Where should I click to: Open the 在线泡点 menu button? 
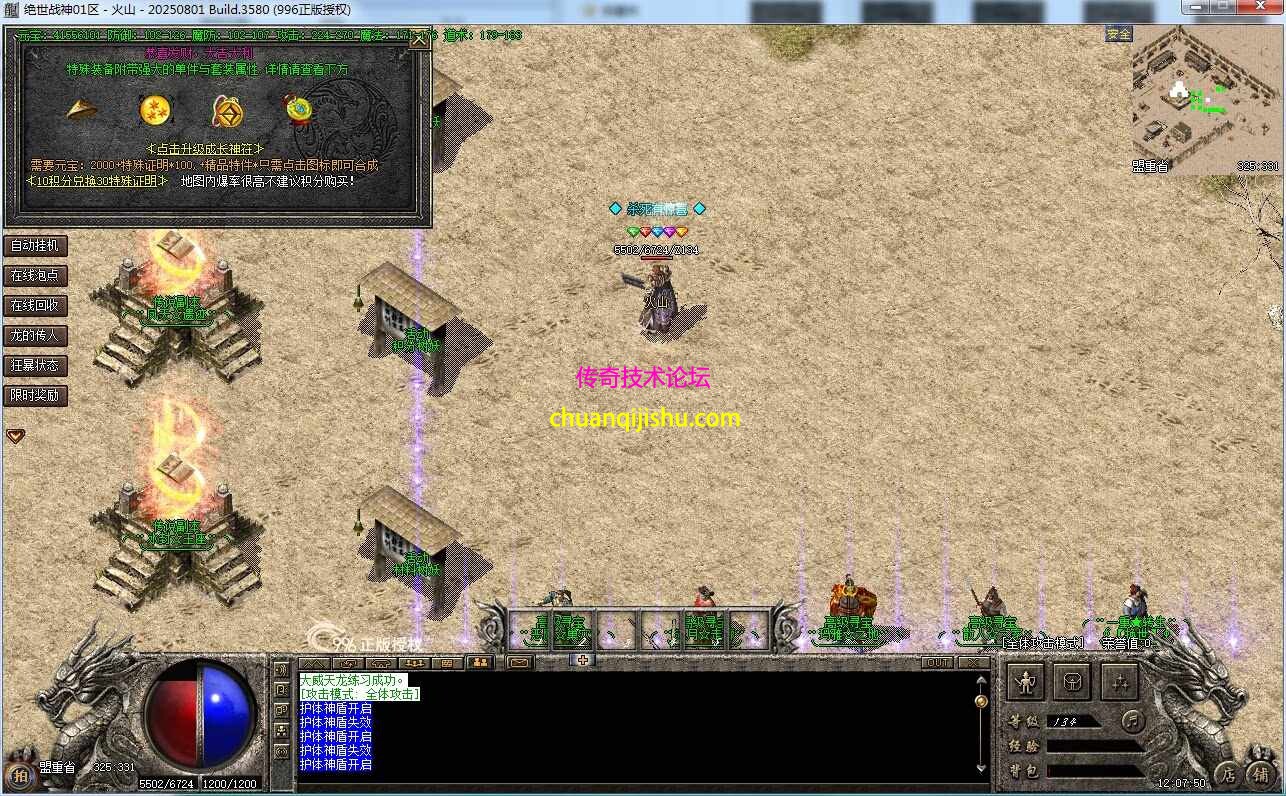[35, 275]
